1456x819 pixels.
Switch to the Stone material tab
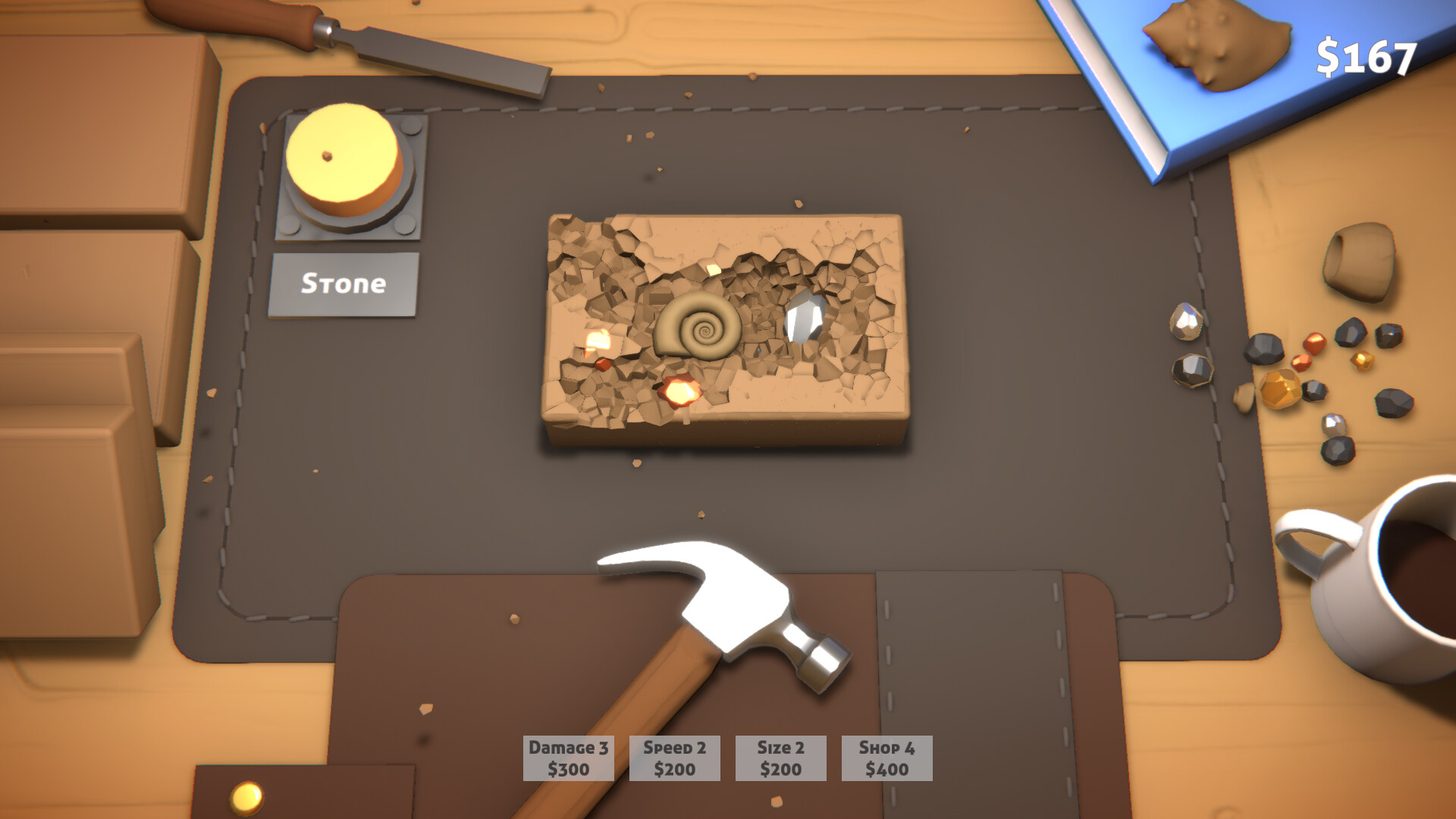pos(343,284)
